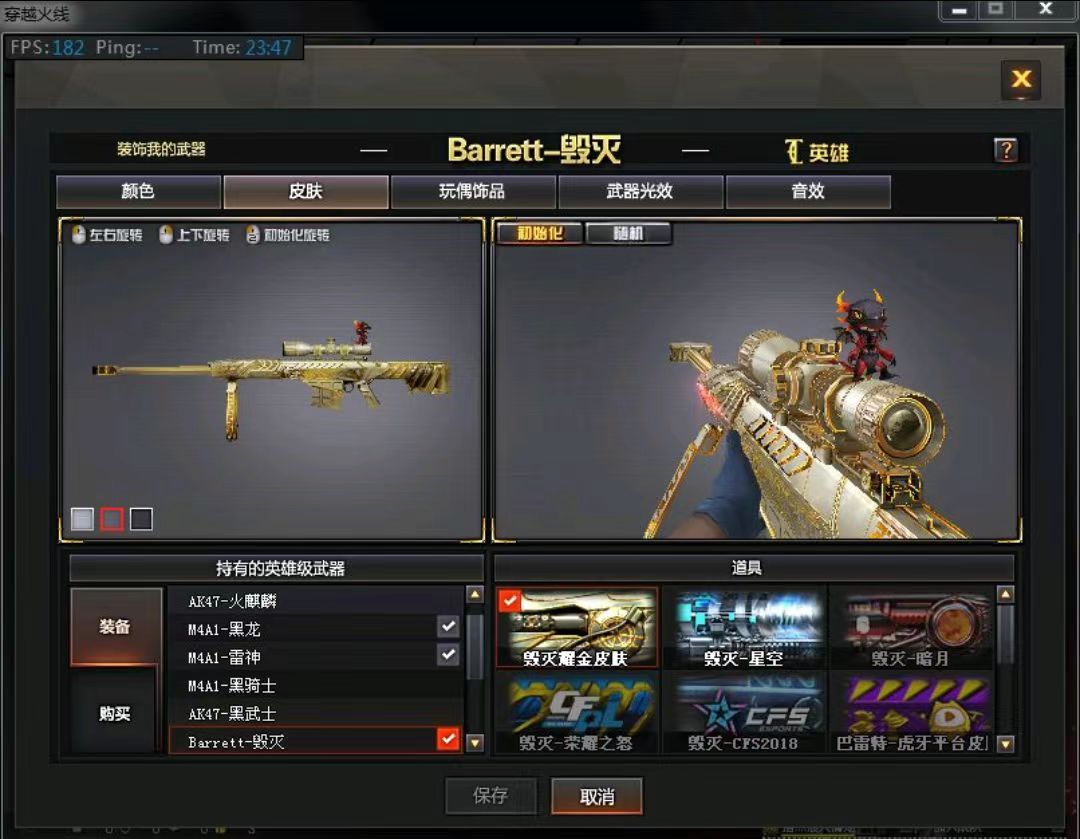Open the 装备 side tab
Image resolution: width=1080 pixels, height=839 pixels.
115,627
